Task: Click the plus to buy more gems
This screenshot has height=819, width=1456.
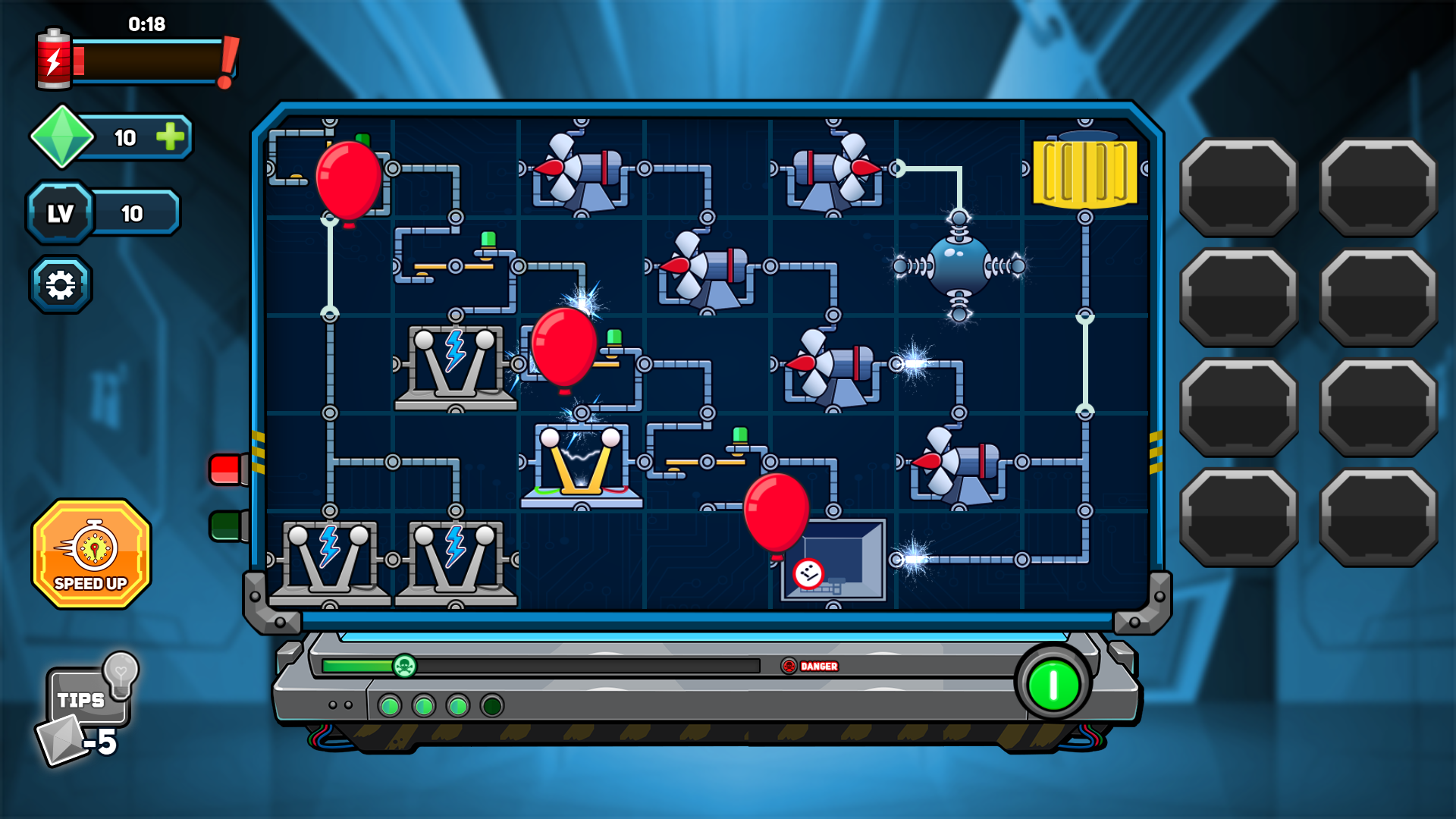Action: pos(171,137)
